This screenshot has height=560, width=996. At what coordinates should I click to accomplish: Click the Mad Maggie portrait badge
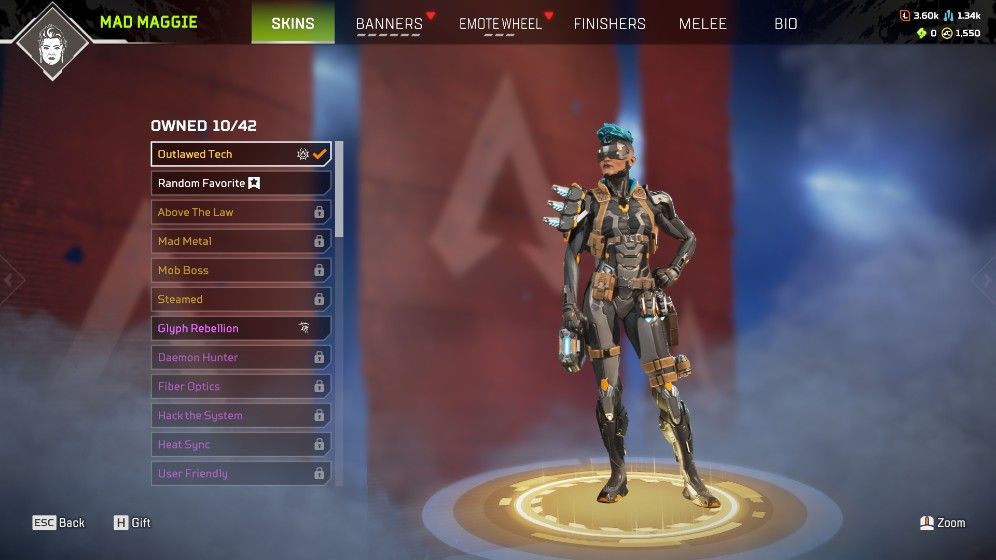click(50, 43)
